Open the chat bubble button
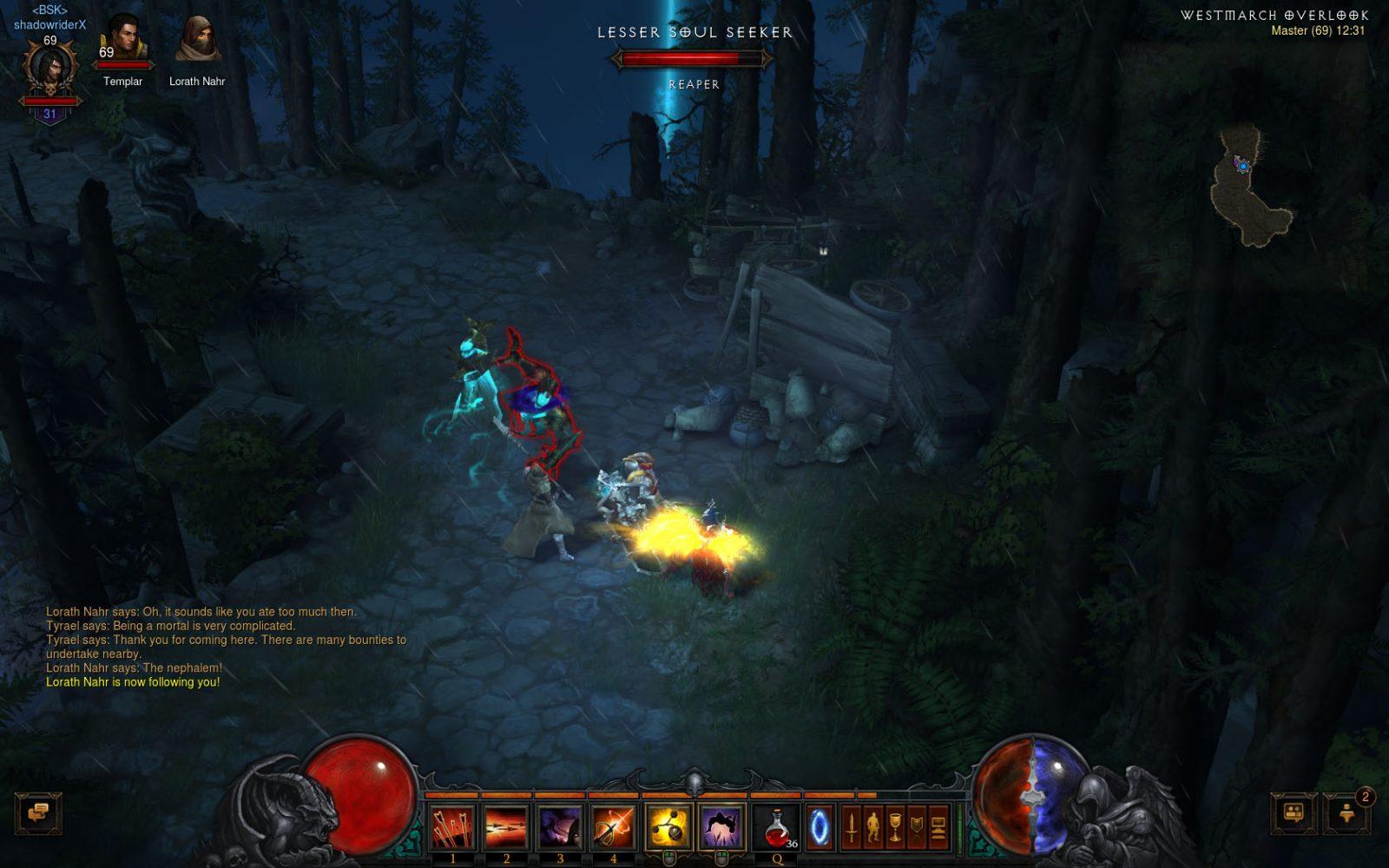This screenshot has width=1389, height=868. coord(38,813)
